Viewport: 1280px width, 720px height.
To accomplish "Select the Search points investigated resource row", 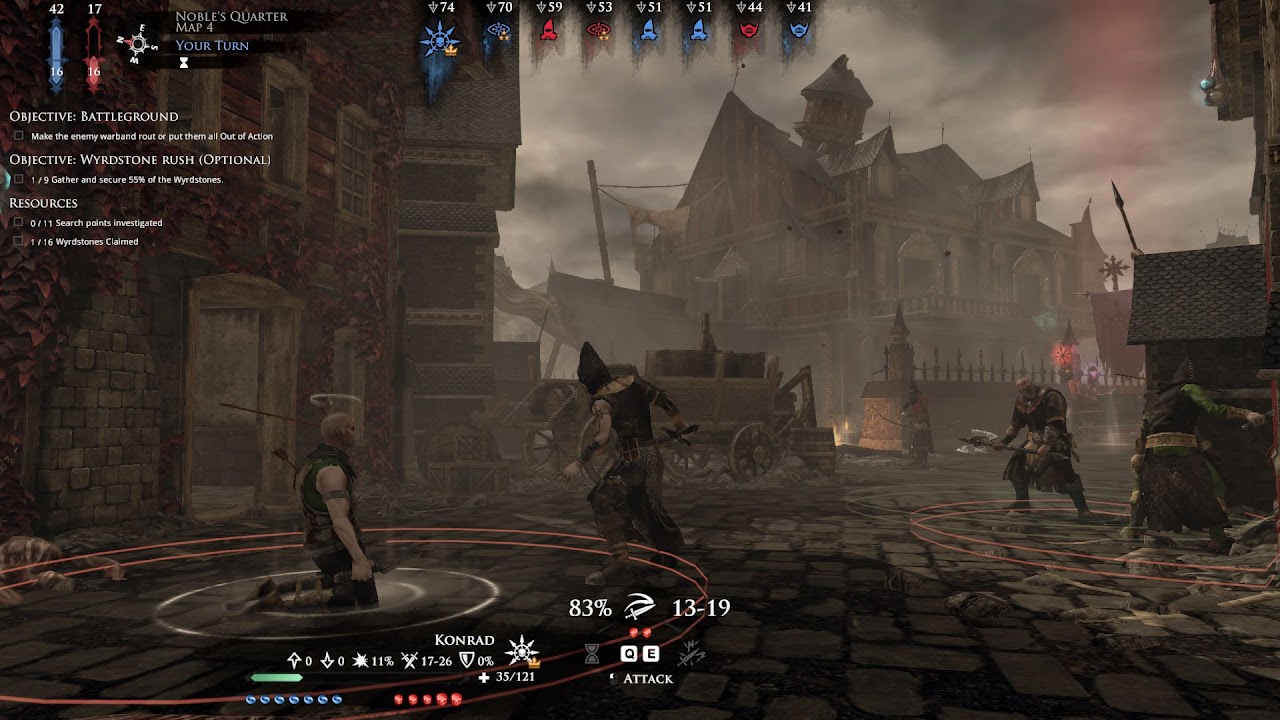I will pyautogui.click(x=96, y=223).
